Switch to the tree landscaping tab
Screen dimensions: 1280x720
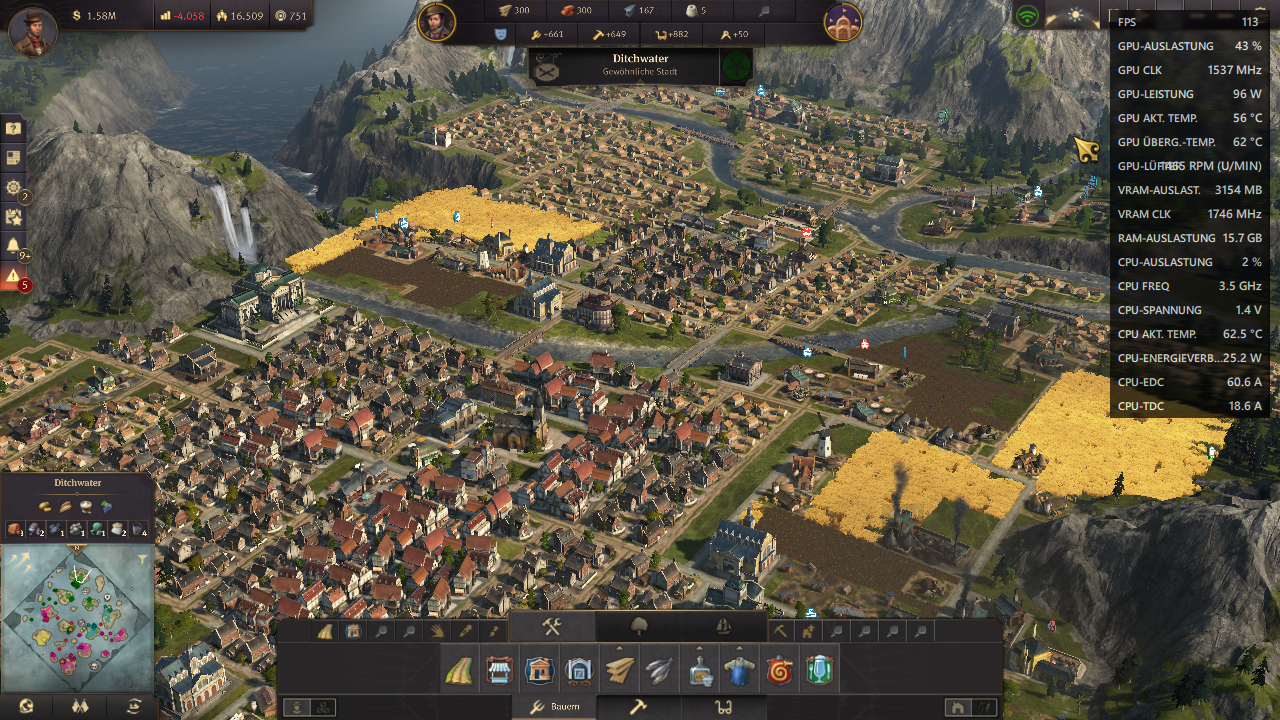pyautogui.click(x=638, y=627)
